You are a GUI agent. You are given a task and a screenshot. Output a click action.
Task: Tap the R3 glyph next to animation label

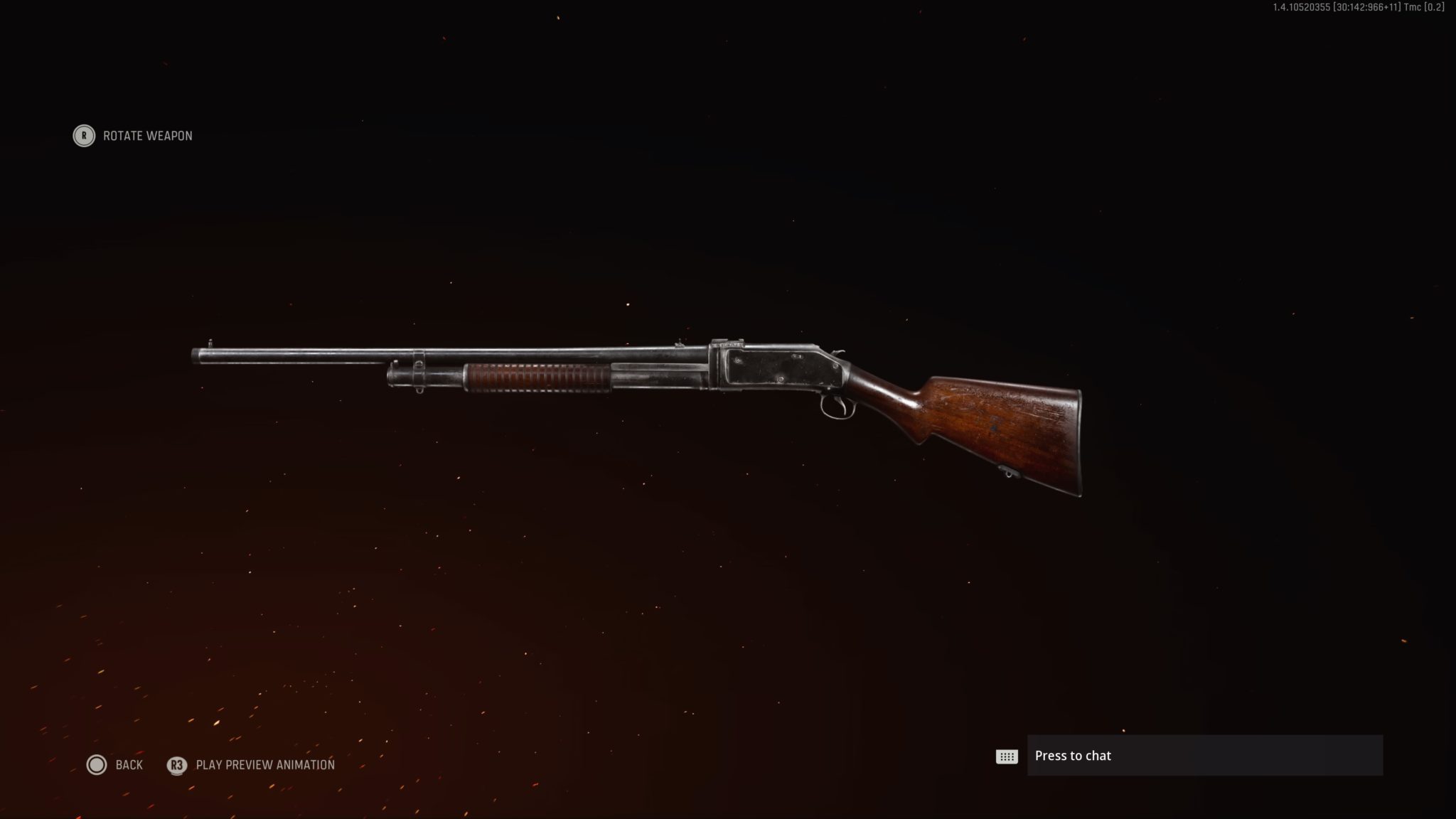click(176, 765)
